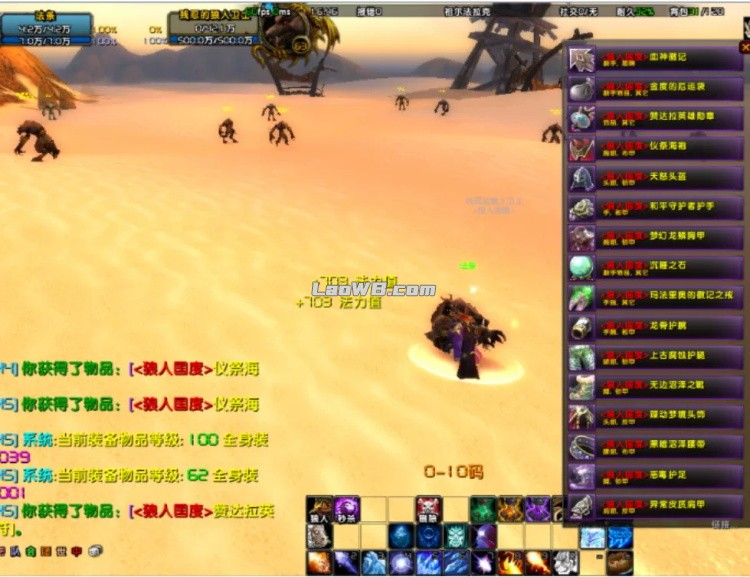Activate the 狼人 action bar button
This screenshot has width=750, height=577.
(x=320, y=509)
